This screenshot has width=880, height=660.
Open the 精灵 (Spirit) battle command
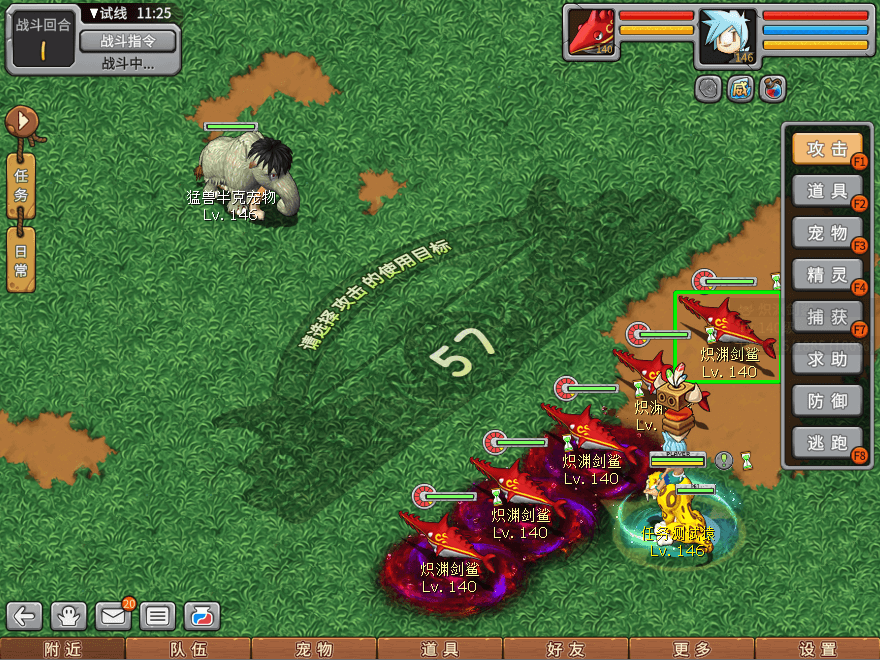point(827,275)
